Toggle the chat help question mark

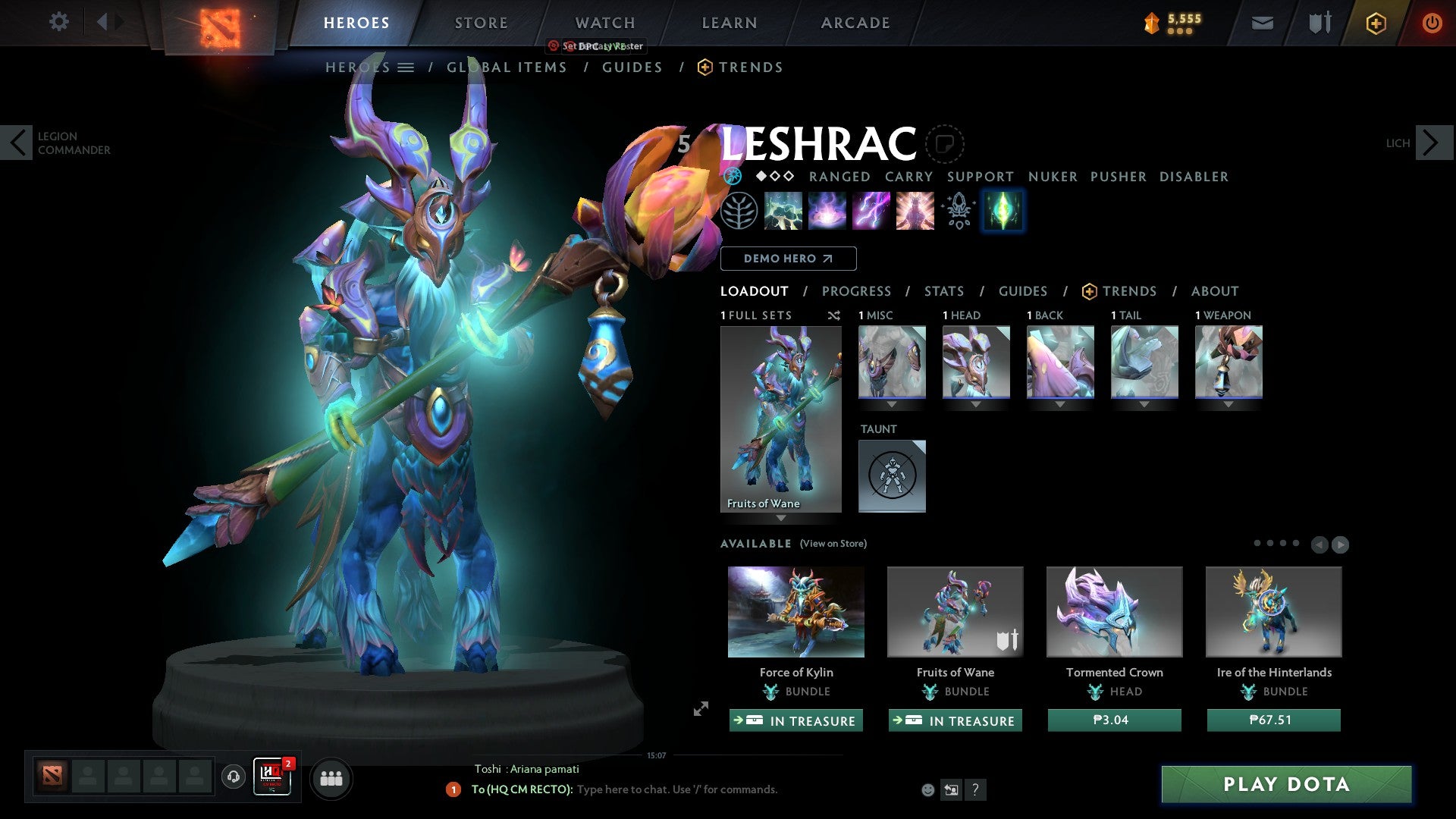tap(975, 790)
